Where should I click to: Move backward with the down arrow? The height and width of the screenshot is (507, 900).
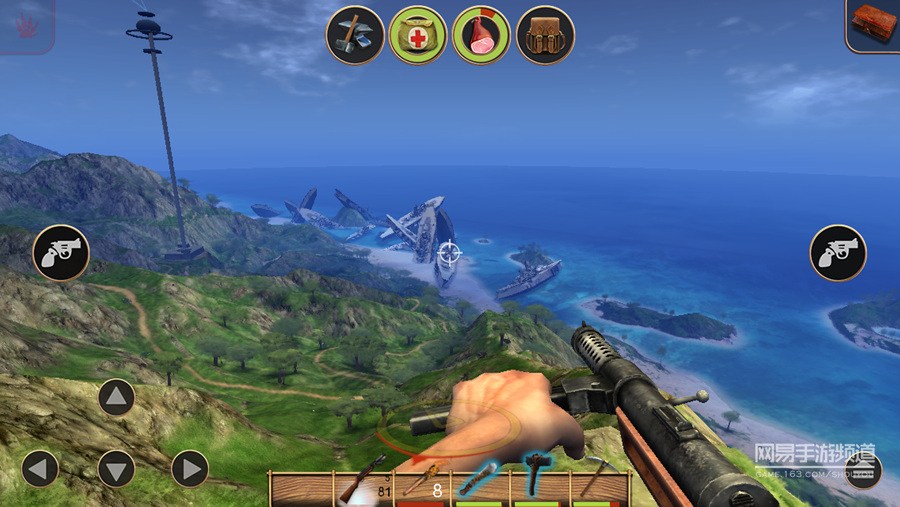[x=116, y=468]
